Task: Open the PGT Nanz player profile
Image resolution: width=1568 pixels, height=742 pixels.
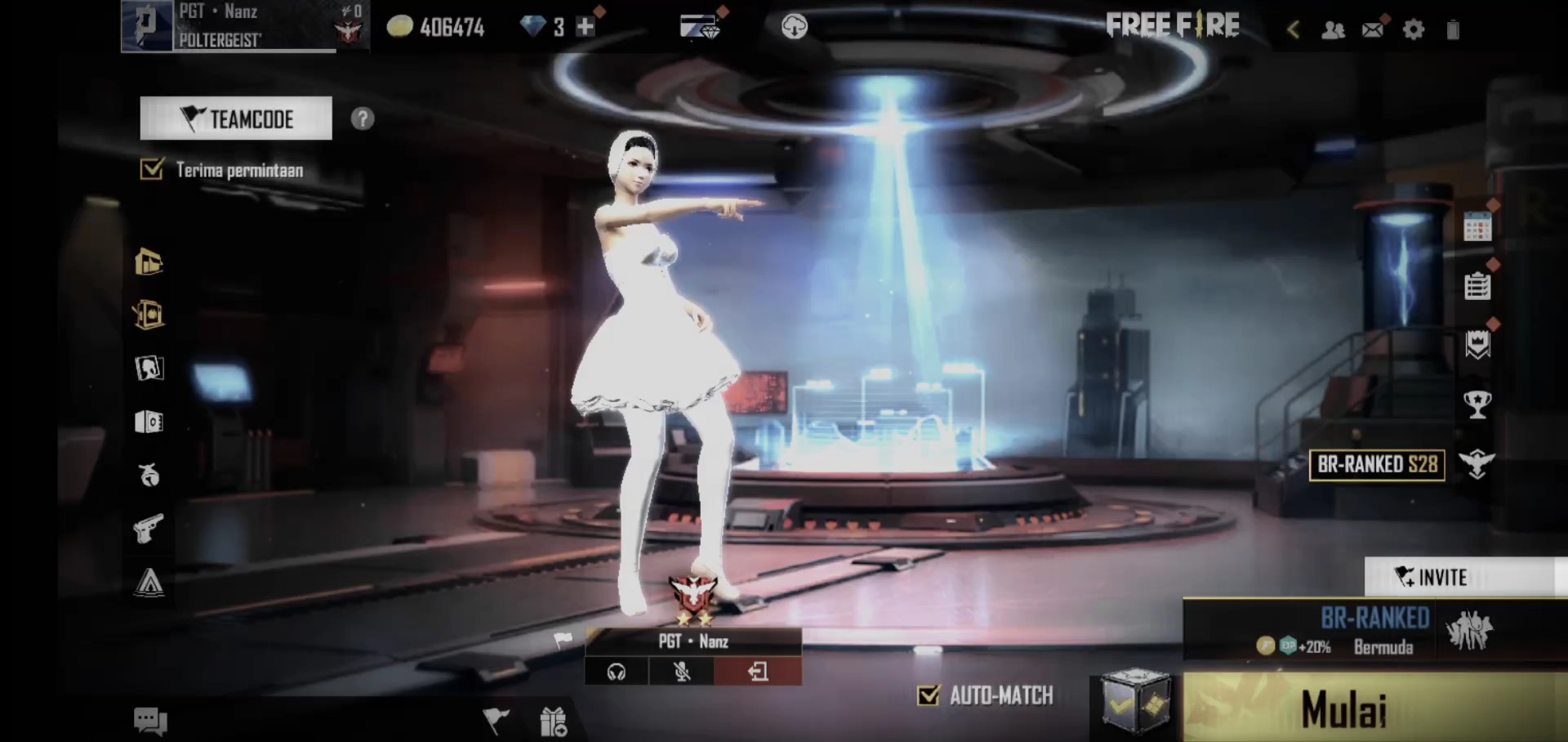Action: (x=229, y=26)
